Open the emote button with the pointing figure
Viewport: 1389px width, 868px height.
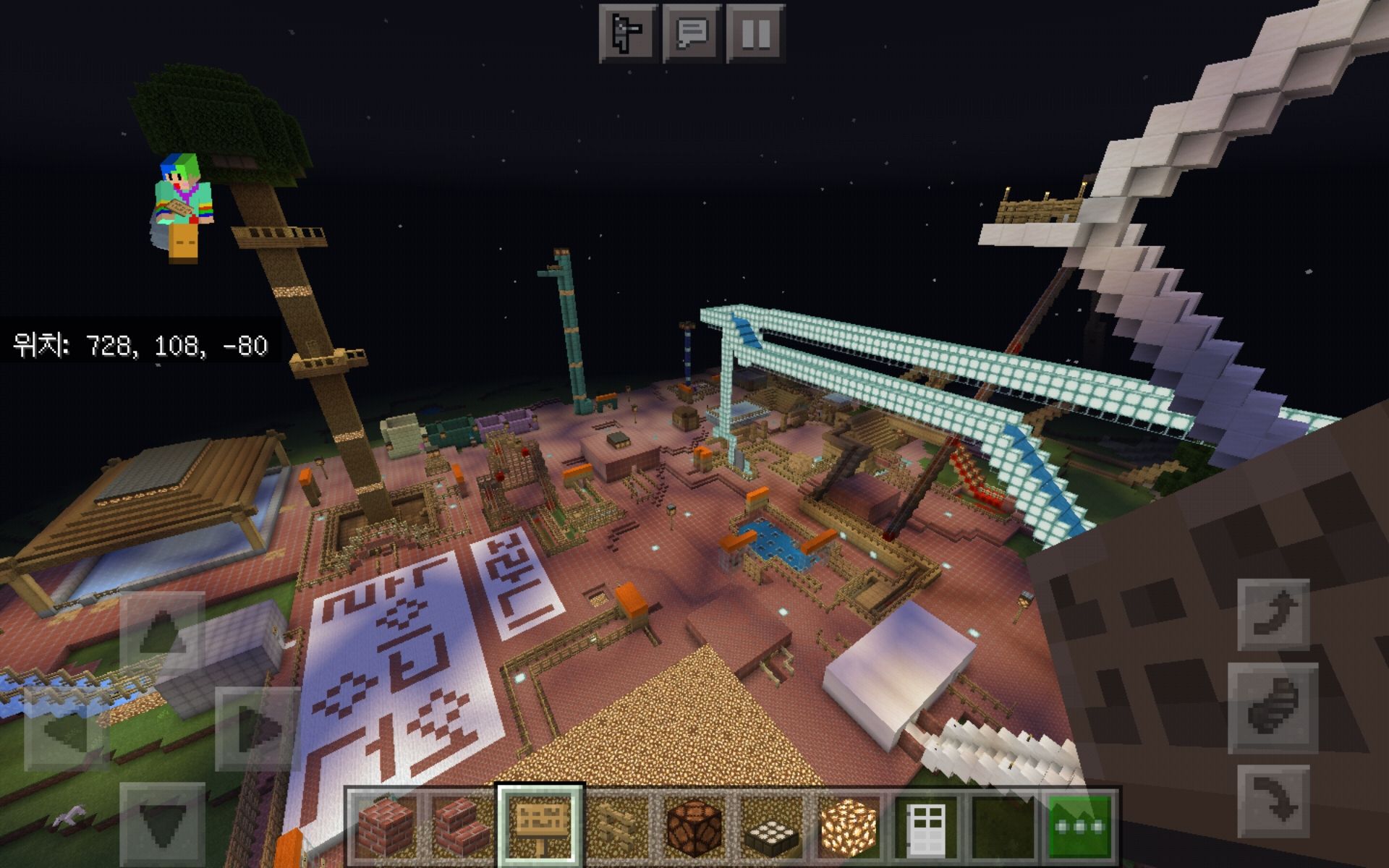point(628,33)
